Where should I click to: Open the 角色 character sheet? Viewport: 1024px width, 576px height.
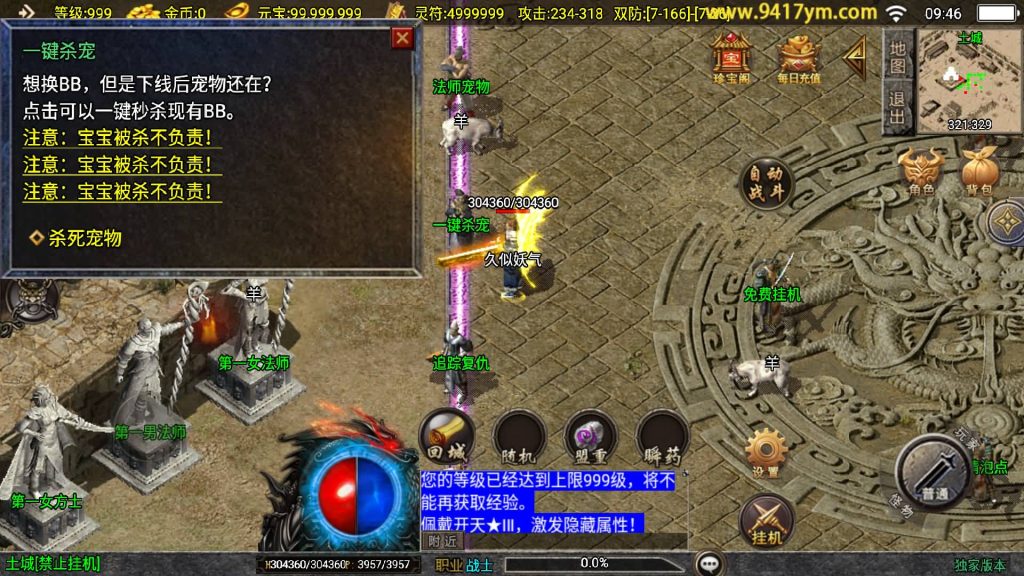click(x=921, y=171)
